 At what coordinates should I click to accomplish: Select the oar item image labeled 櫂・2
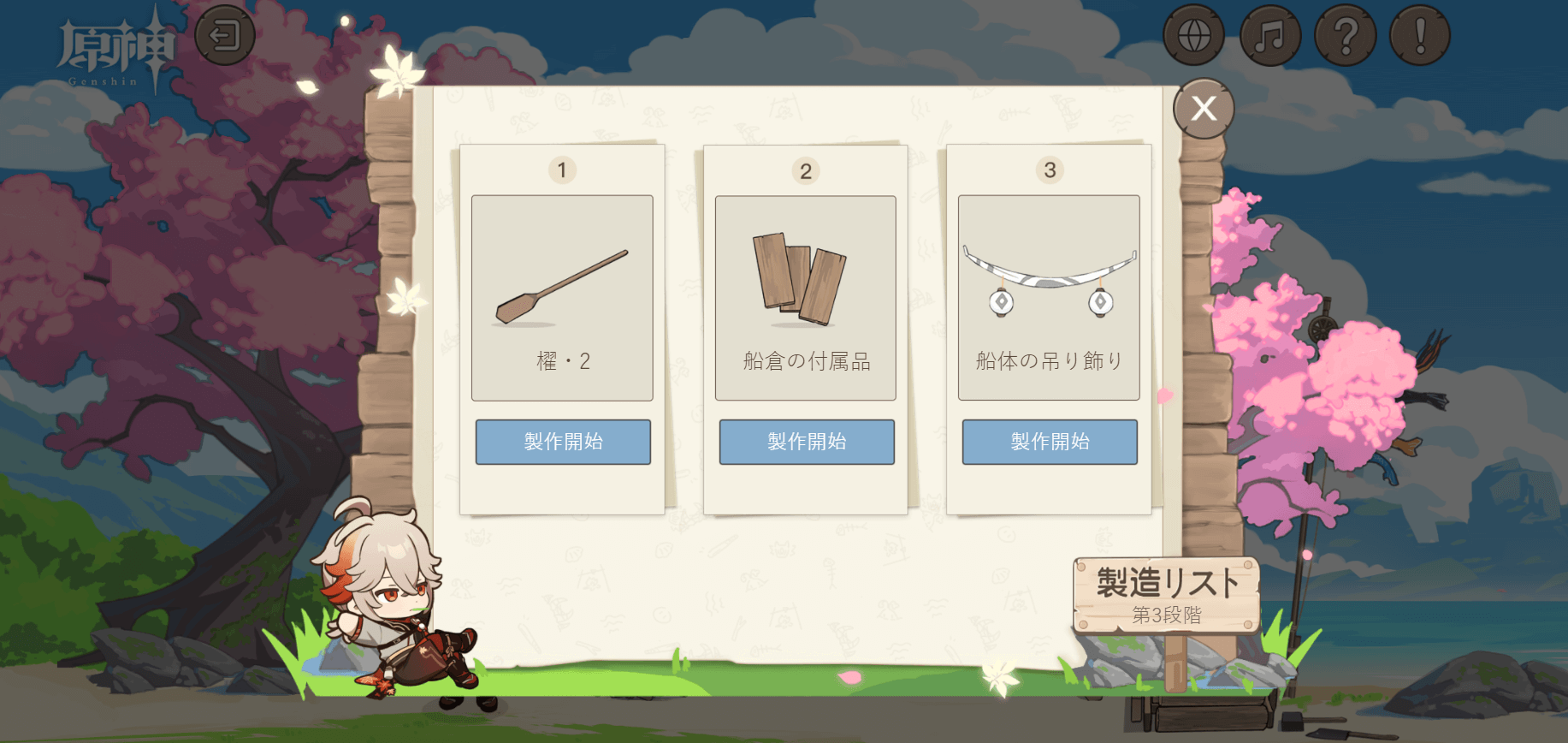562,291
